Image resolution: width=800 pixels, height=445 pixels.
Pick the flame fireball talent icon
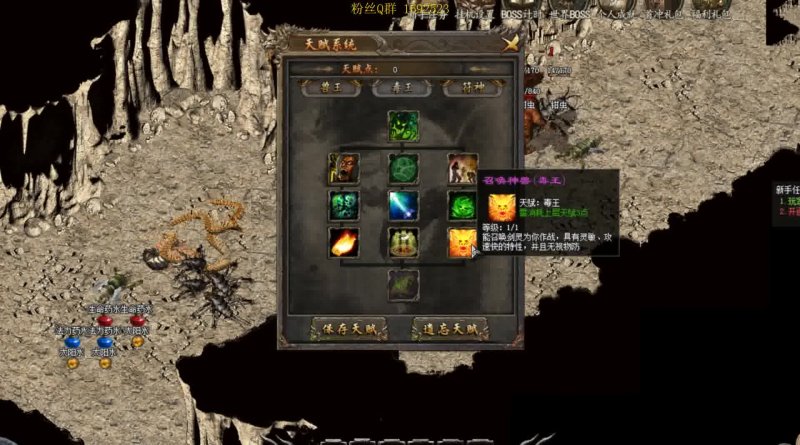tap(344, 242)
